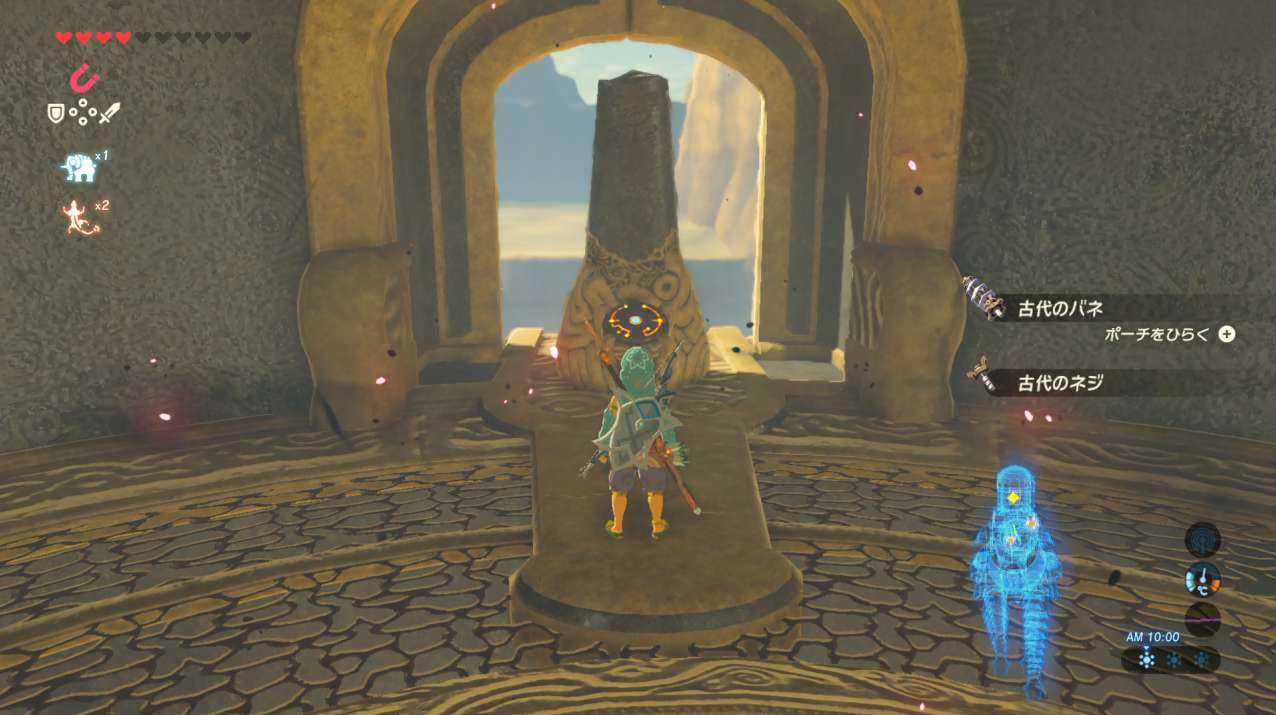The height and width of the screenshot is (715, 1276).
Task: Select the red Magnesis rune icon
Action: pyautogui.click(x=87, y=76)
